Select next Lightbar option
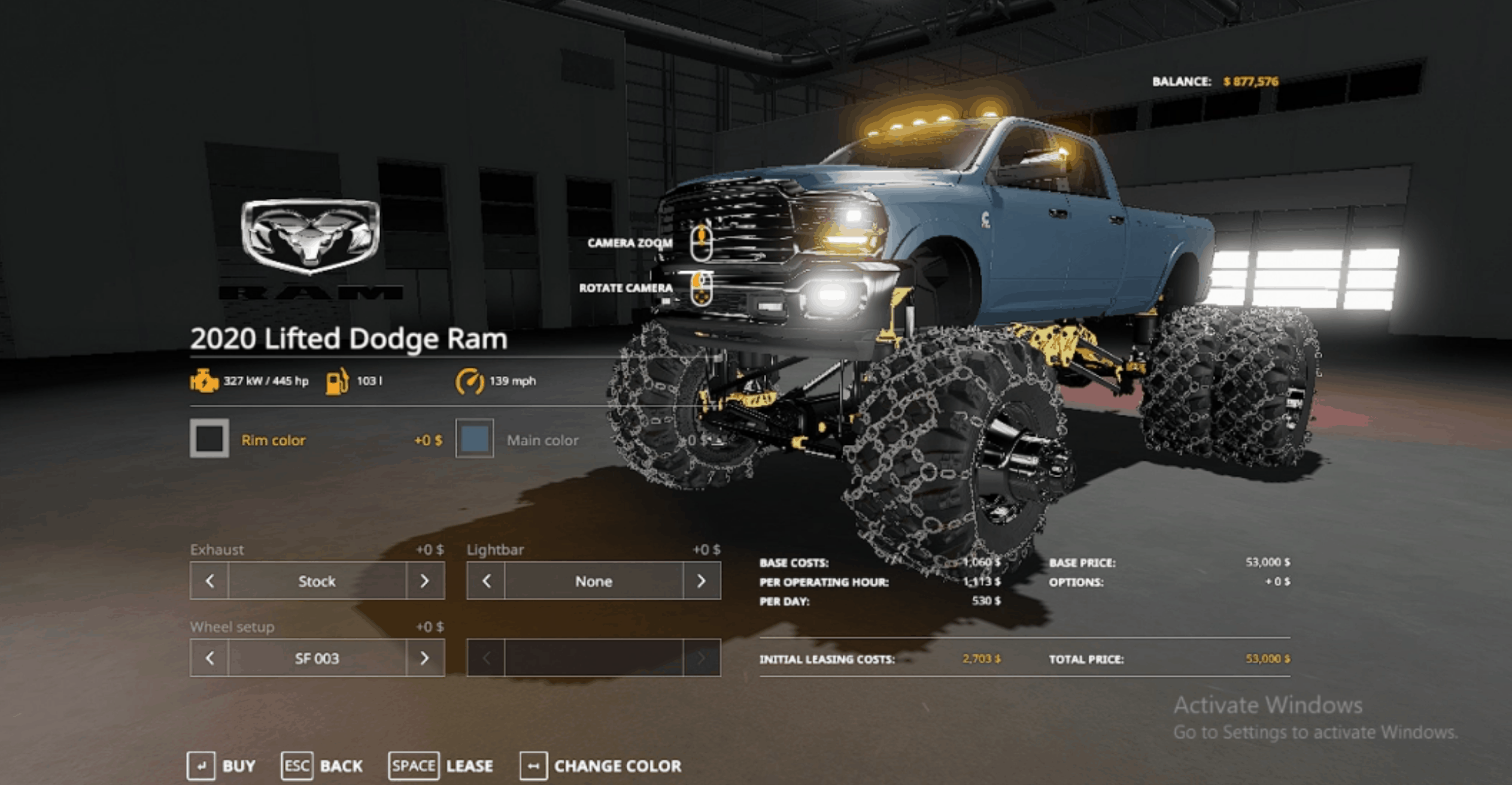Viewport: 1512px width, 785px height. coord(701,581)
